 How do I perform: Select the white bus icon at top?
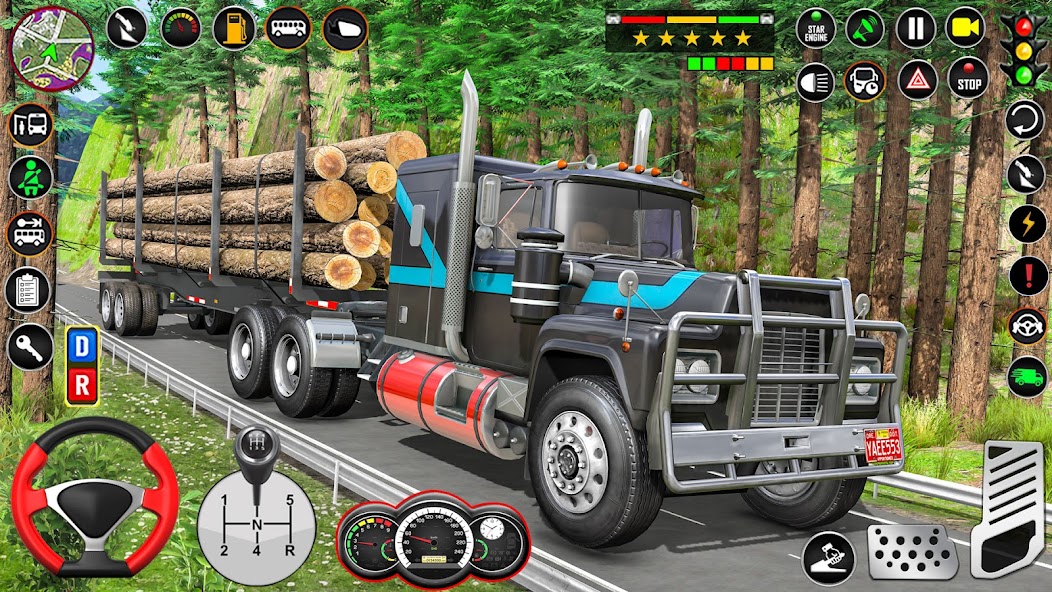(288, 28)
